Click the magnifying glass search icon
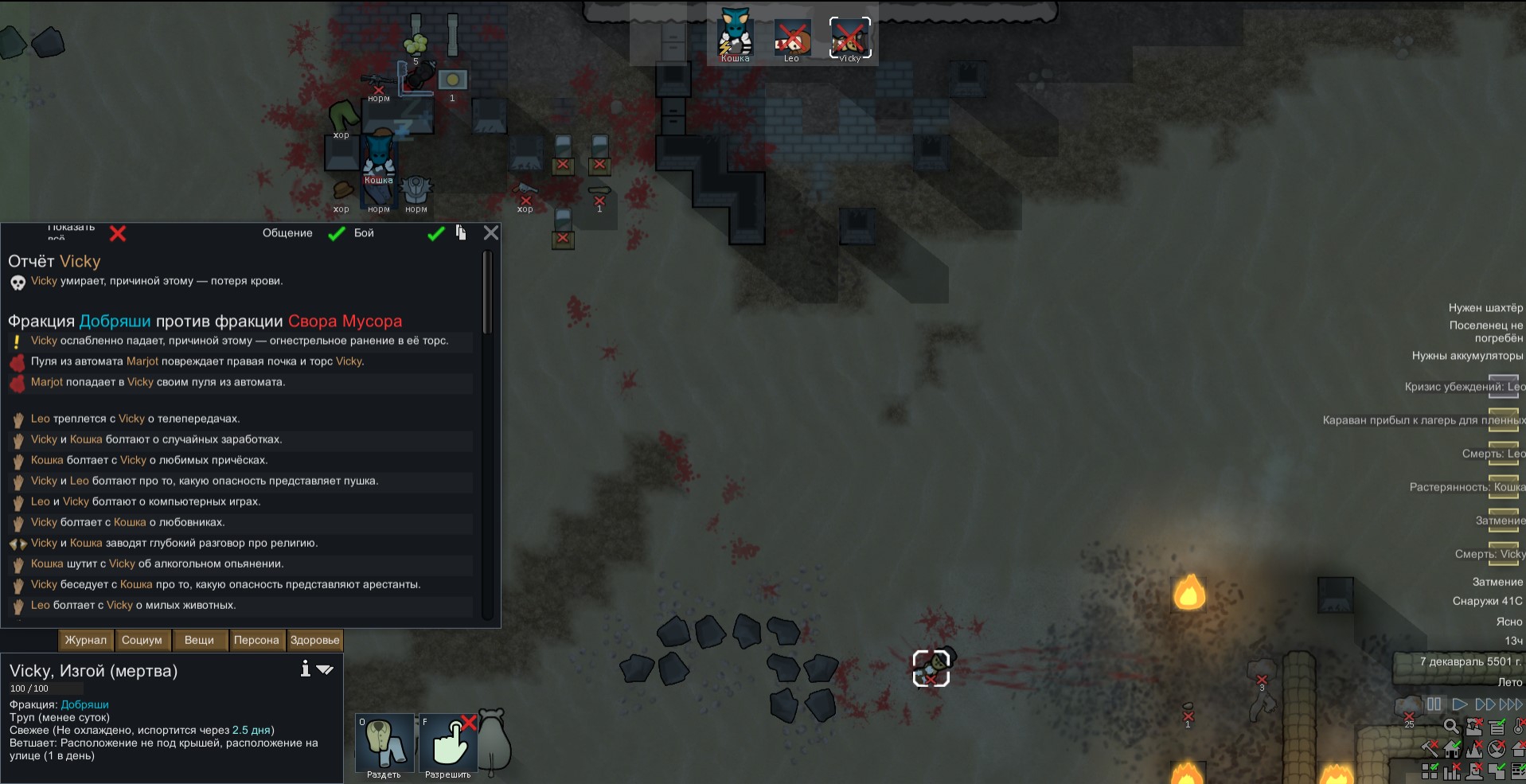The width and height of the screenshot is (1526, 784). 1451,726
